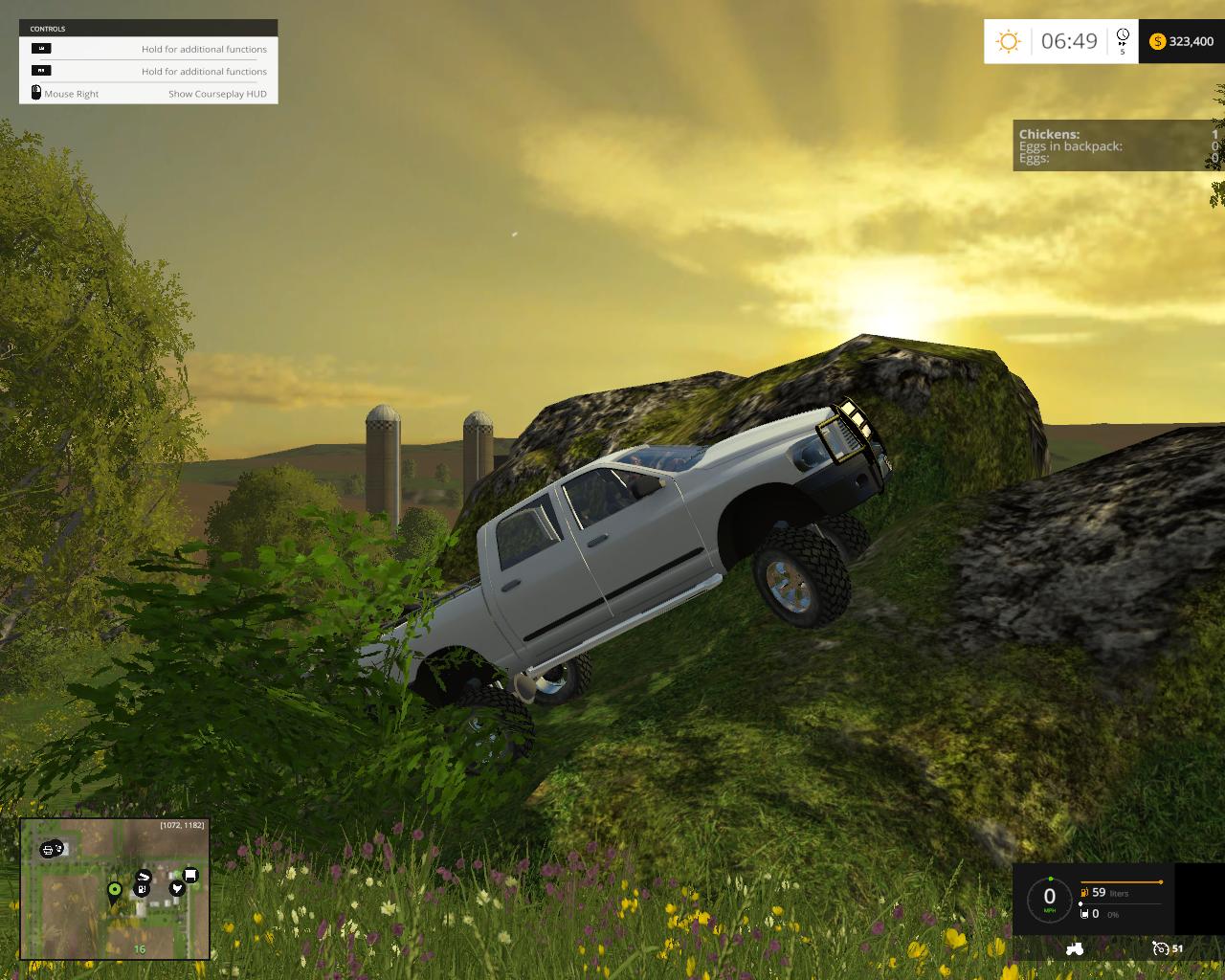Click the orange fuel pump icon

tap(1084, 893)
